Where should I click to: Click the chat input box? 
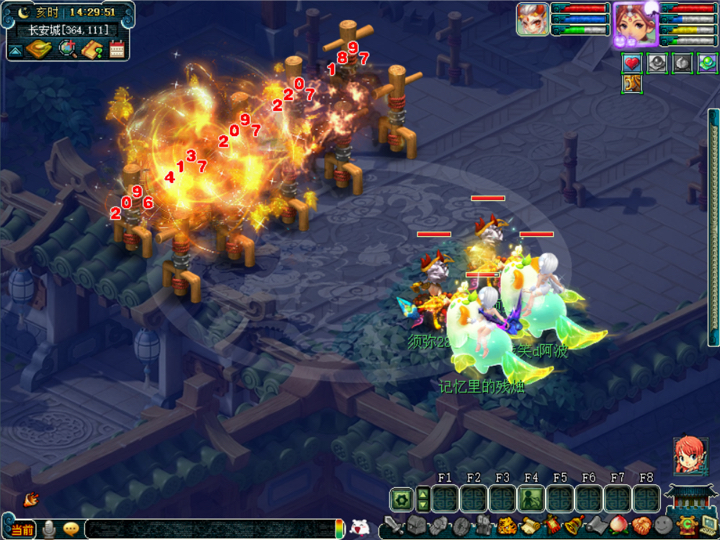(208, 528)
